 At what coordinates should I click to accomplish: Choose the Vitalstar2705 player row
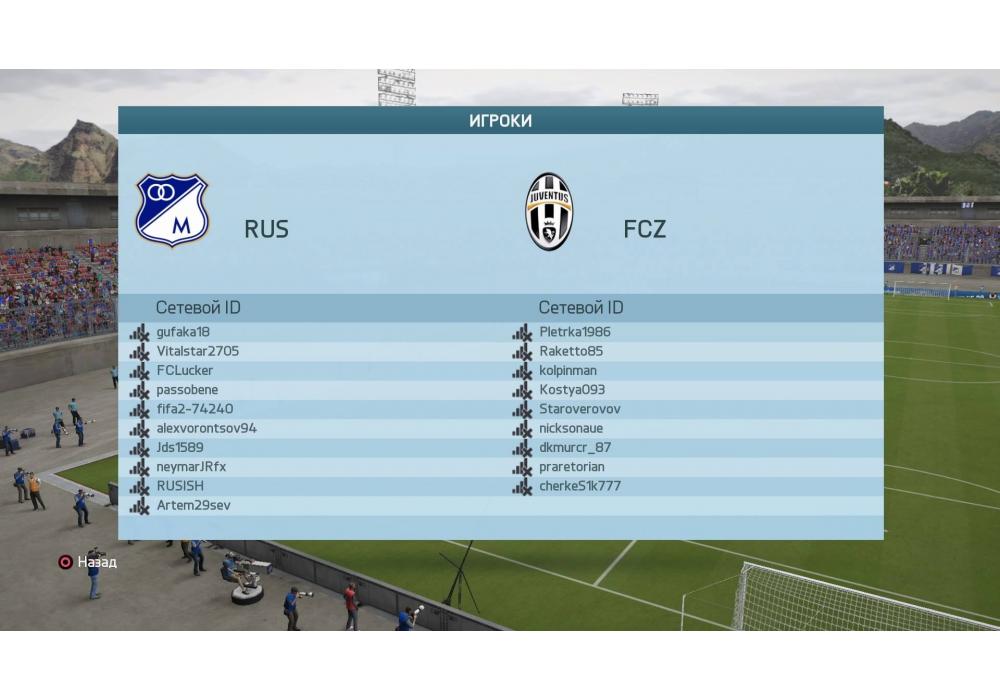click(x=197, y=351)
